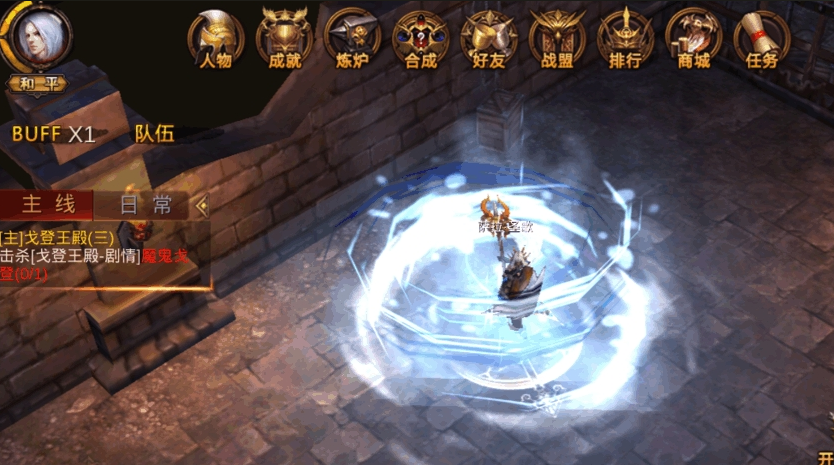Open the 队伍 team panel
The width and height of the screenshot is (834, 465).
pos(154,134)
